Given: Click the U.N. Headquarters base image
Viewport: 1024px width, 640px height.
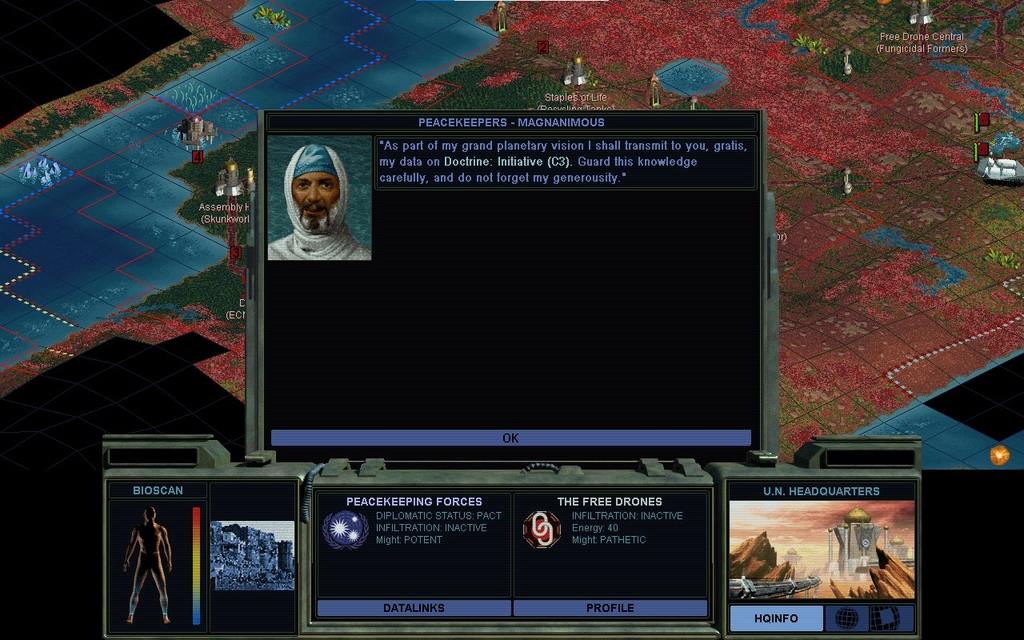Looking at the screenshot, I should pyautogui.click(x=821, y=549).
